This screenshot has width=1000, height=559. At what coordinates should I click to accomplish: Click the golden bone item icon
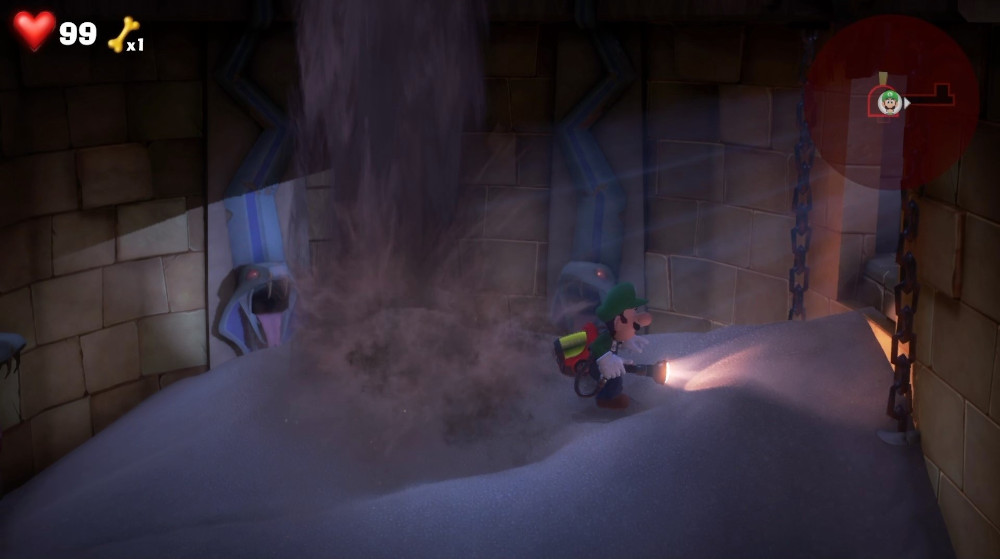coord(122,33)
